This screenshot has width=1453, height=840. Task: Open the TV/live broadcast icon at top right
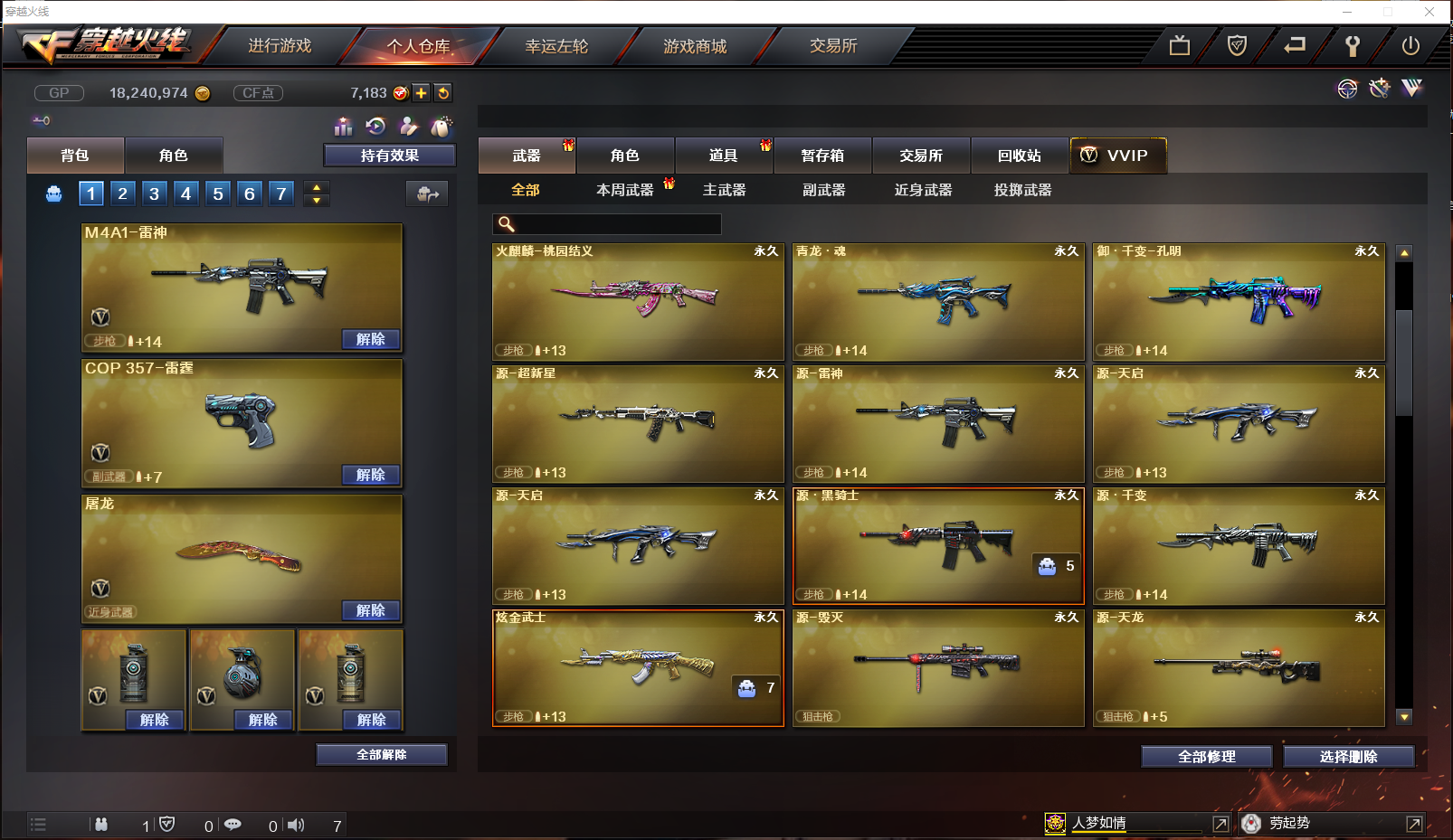[1179, 43]
